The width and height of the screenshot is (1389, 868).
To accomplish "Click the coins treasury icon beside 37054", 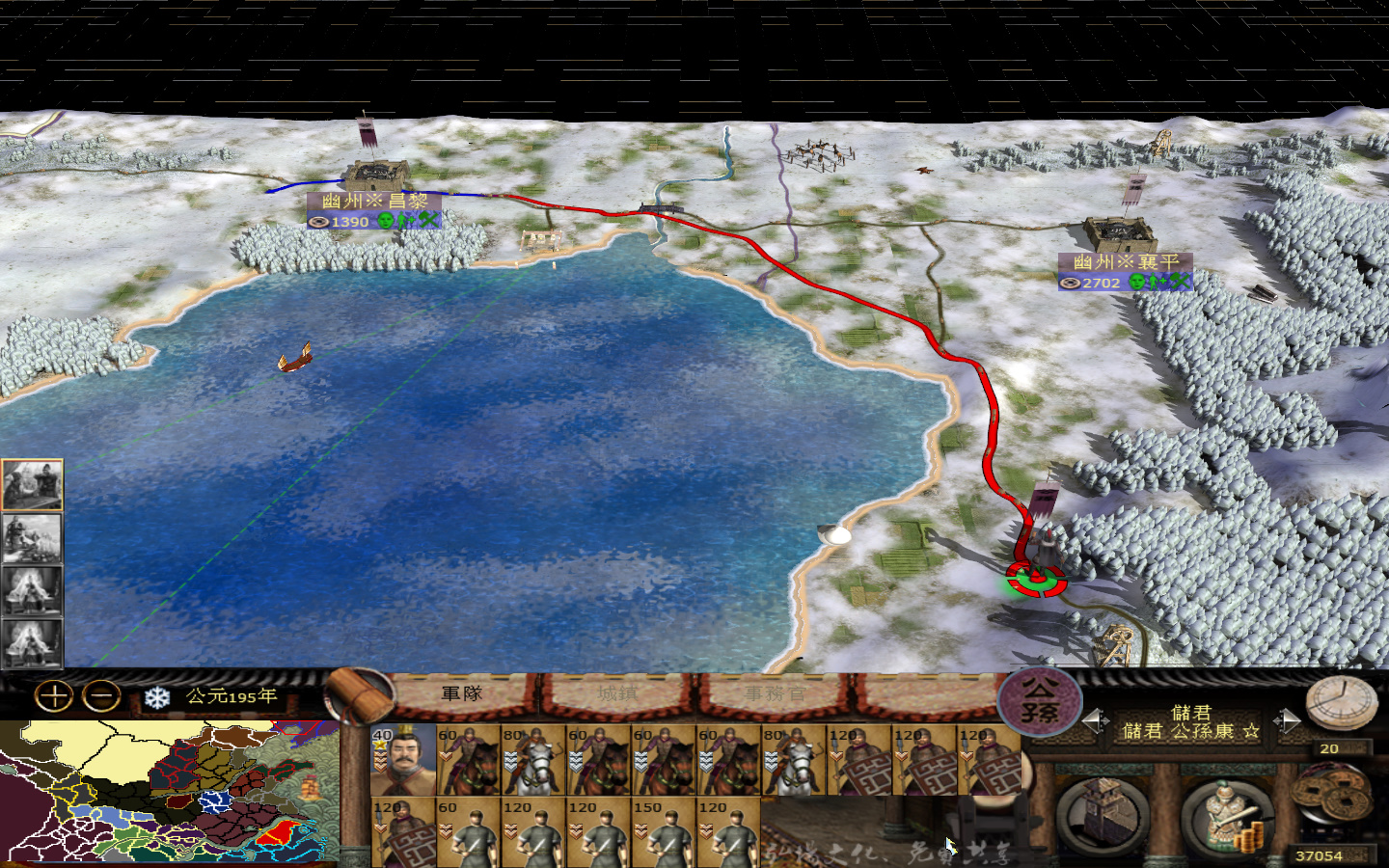I will click(1333, 794).
